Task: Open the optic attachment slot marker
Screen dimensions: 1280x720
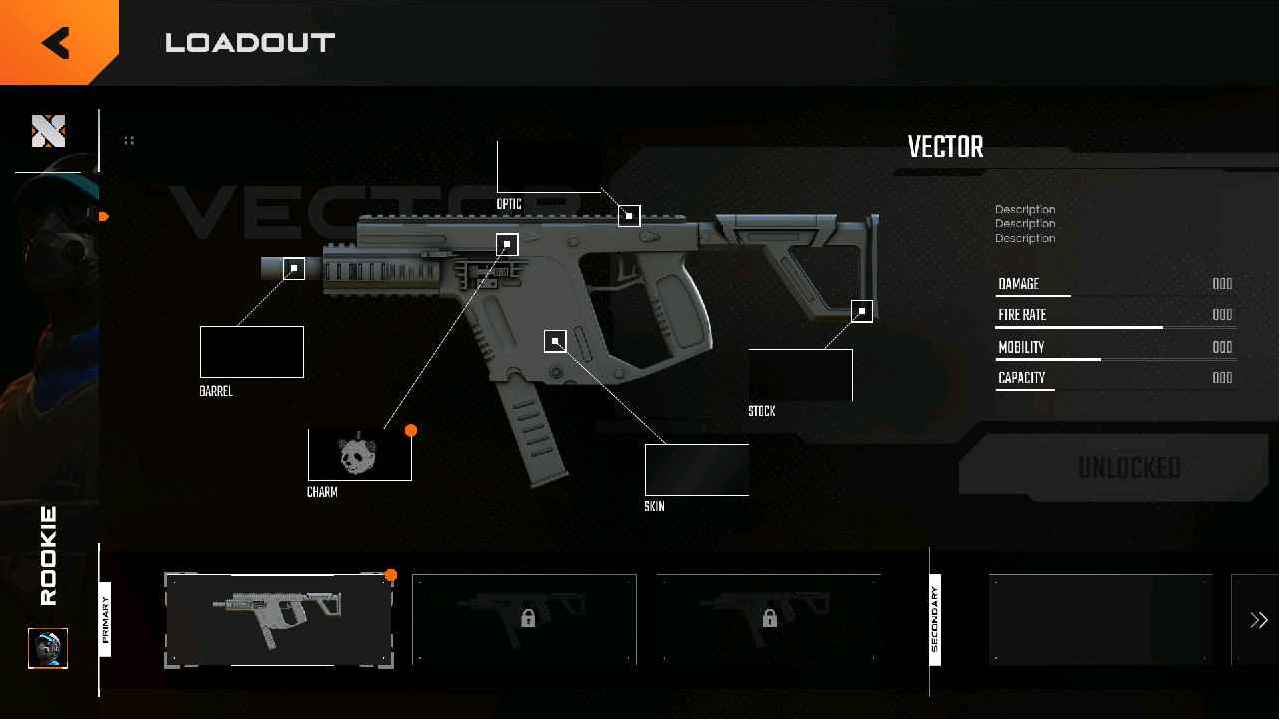Action: click(x=629, y=215)
